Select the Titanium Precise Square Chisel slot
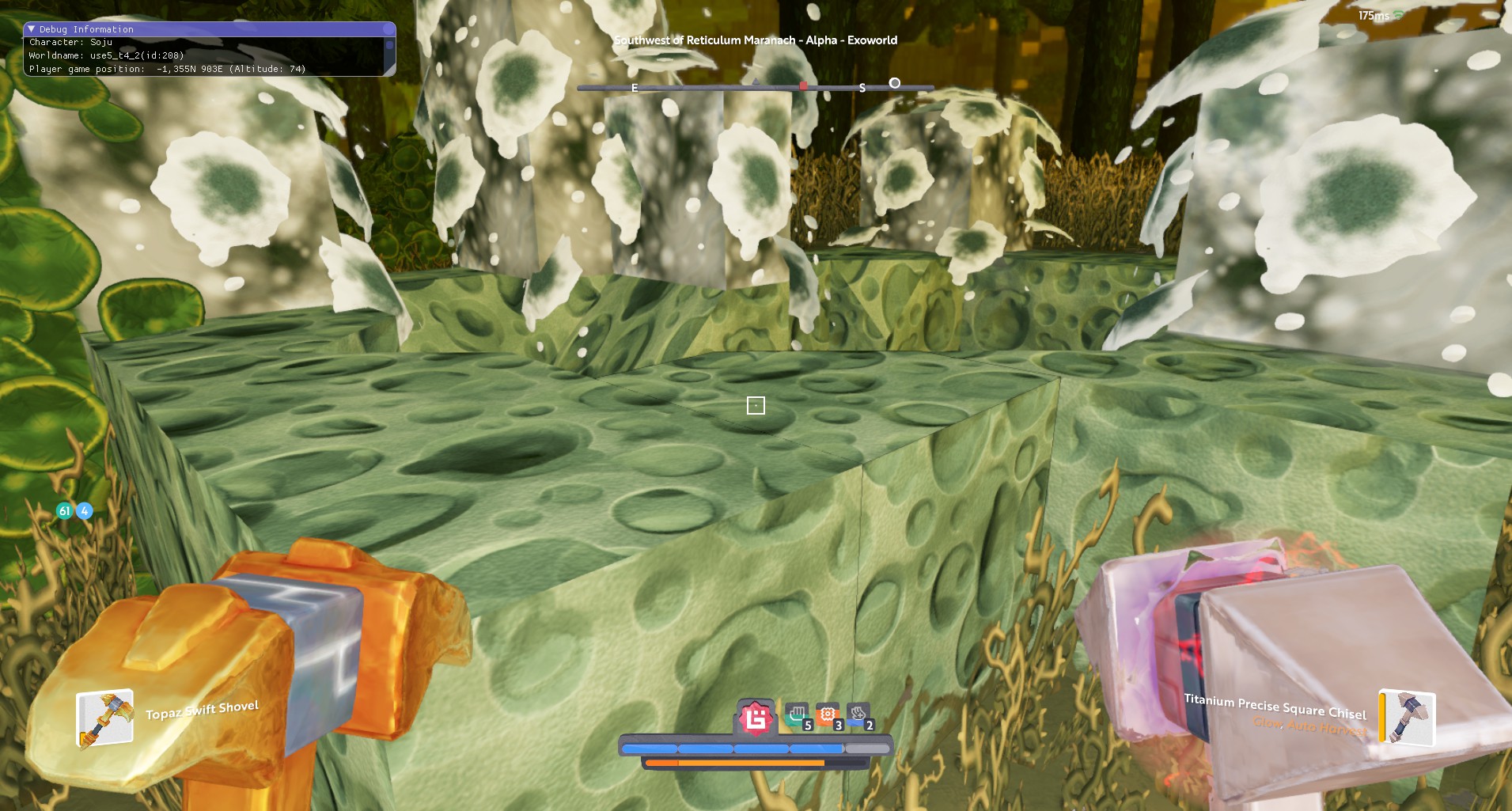Image resolution: width=1512 pixels, height=811 pixels. coord(1408,717)
